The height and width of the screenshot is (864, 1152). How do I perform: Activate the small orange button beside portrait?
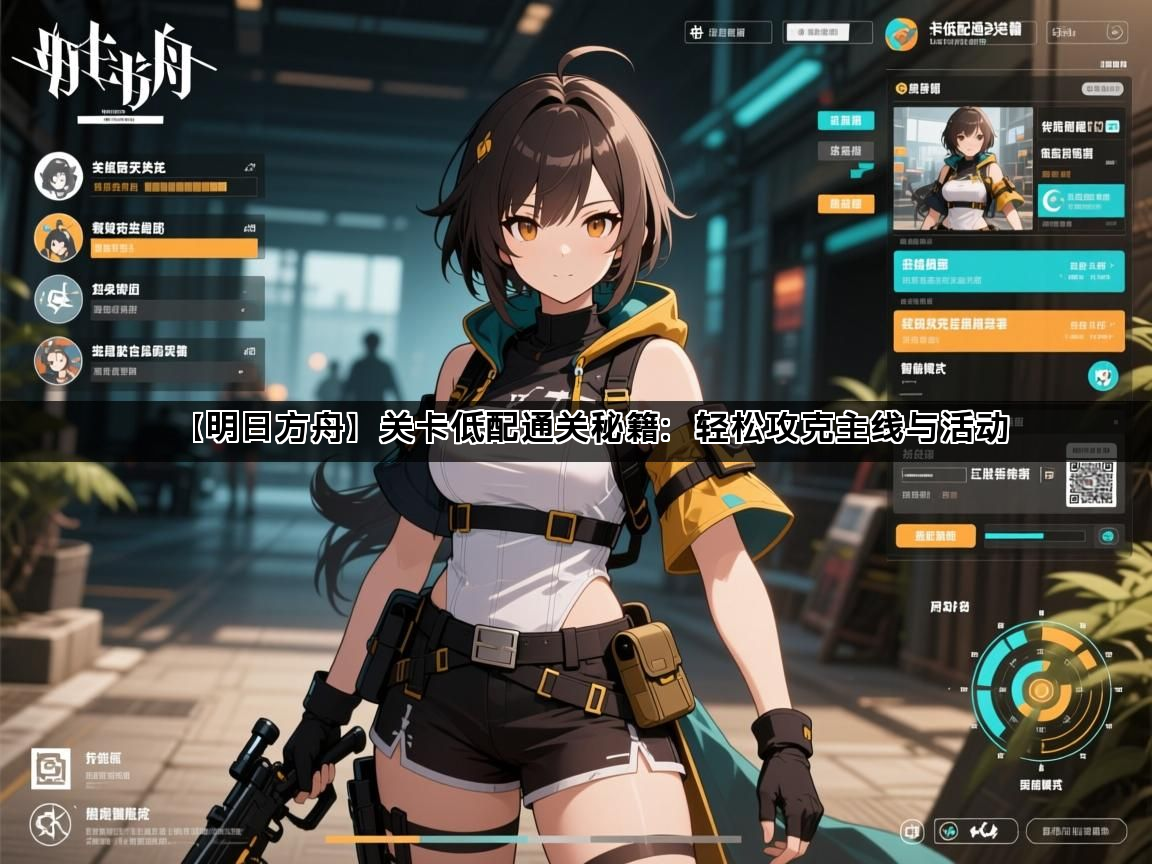click(x=845, y=204)
